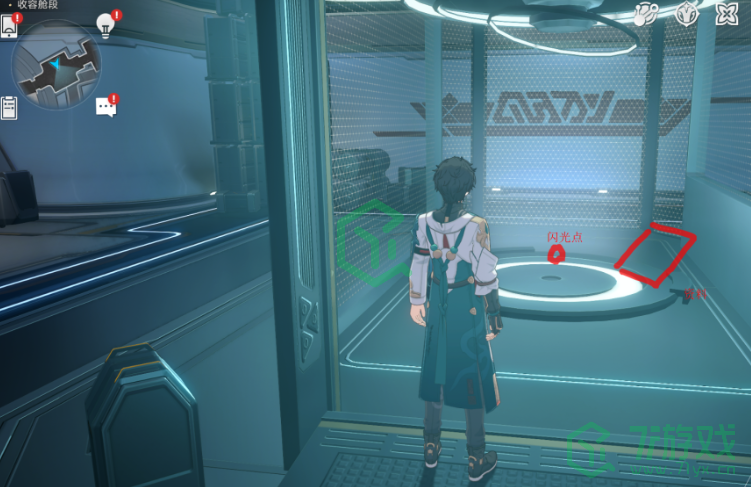
Task: Click the circular minimap
Action: point(56,65)
